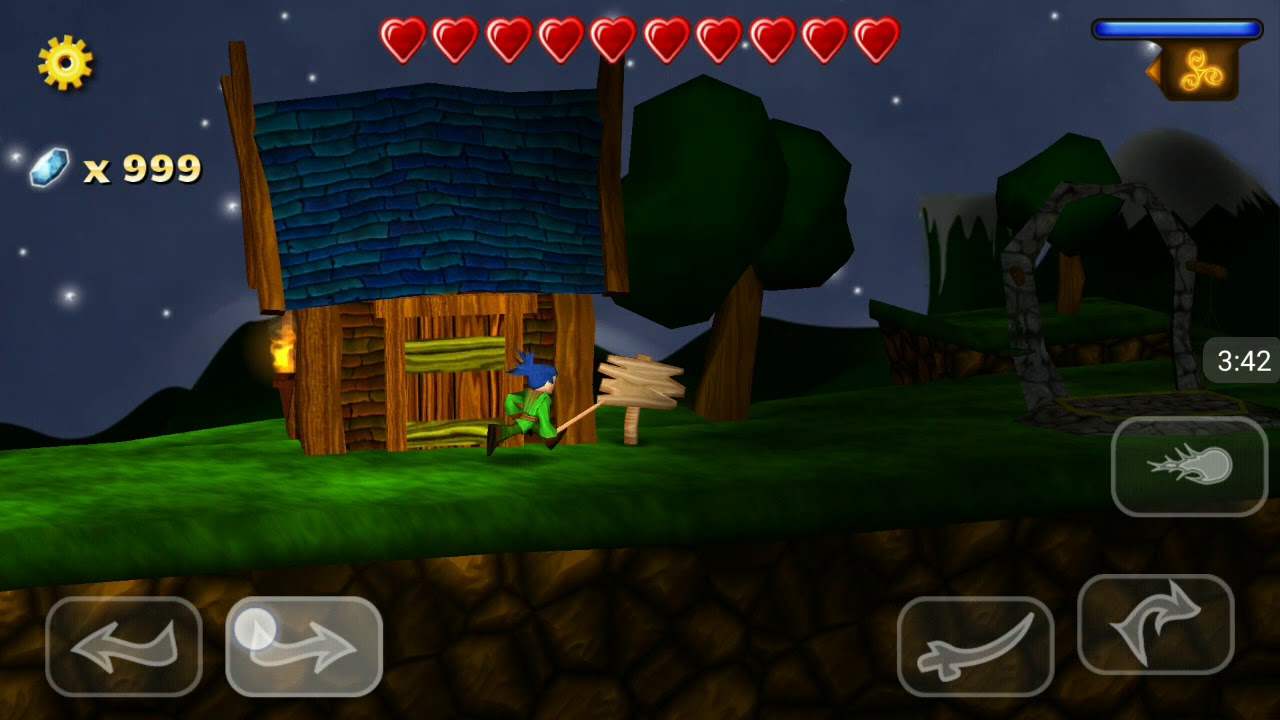Swing the sword with the attack button
1280x720 pixels.
tap(975, 646)
